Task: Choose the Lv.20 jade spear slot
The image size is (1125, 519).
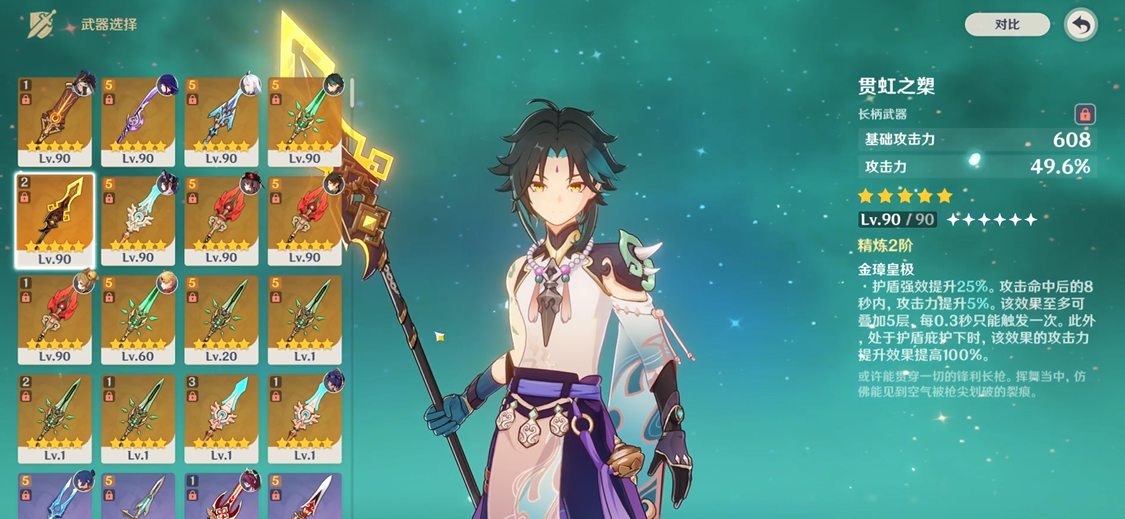Action: coord(221,319)
